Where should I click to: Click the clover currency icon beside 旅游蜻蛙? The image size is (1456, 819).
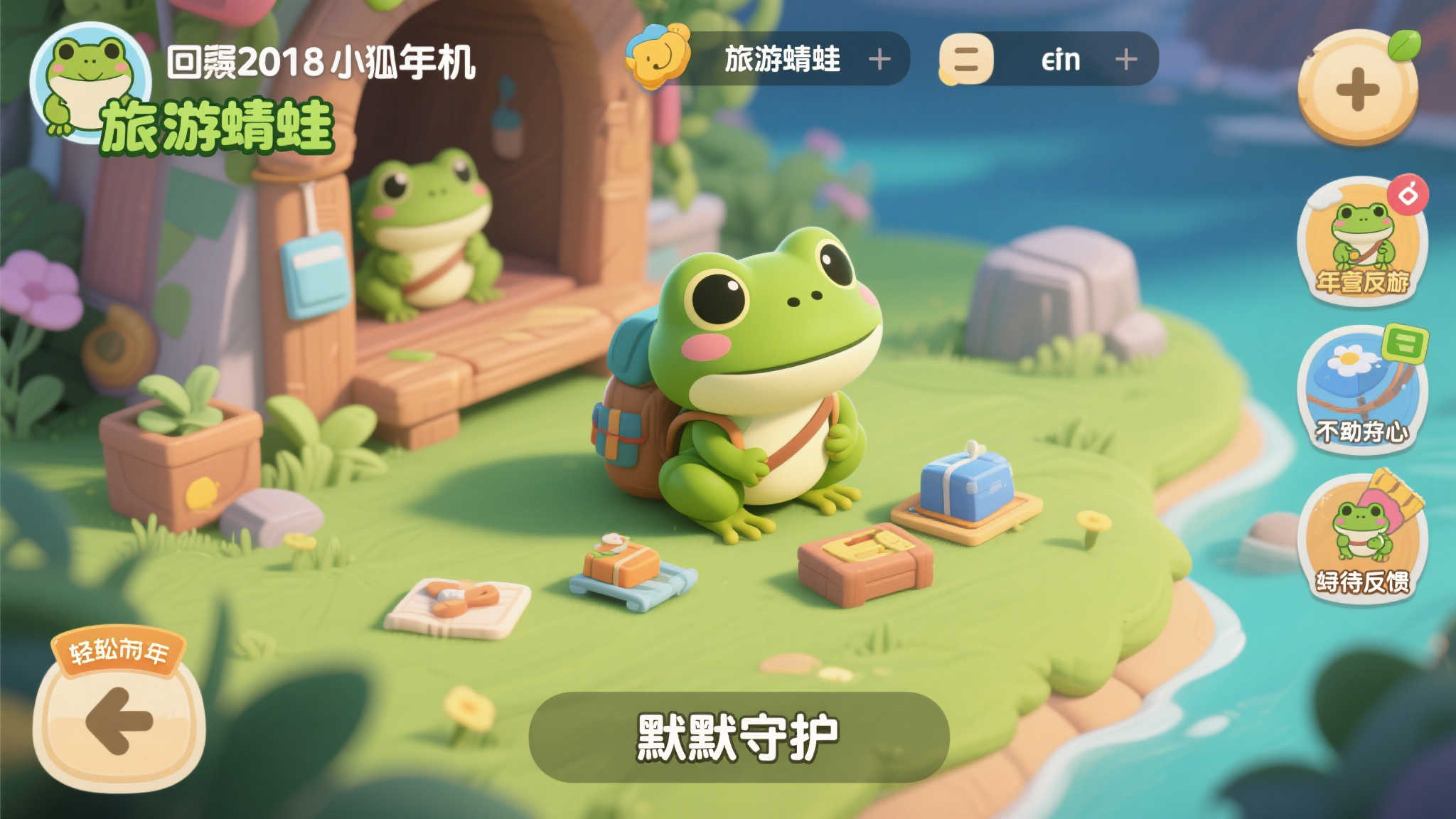coord(655,60)
